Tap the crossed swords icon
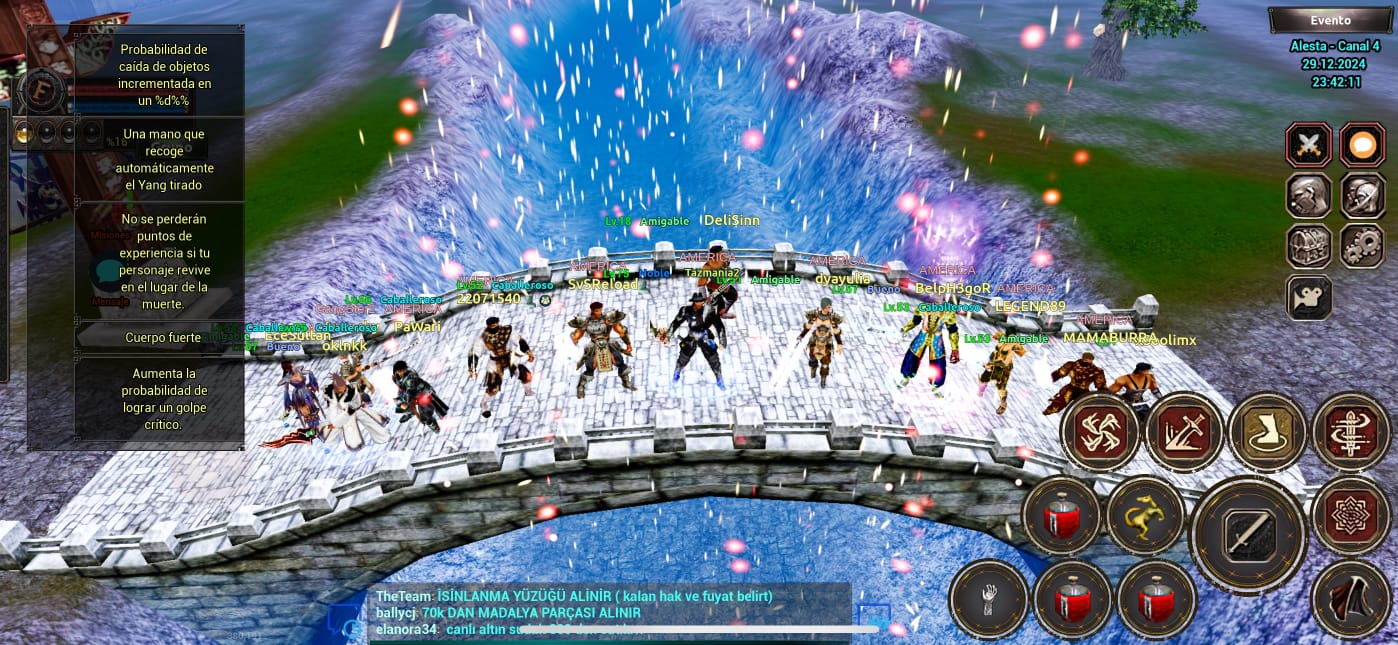The height and width of the screenshot is (645, 1398). click(1308, 146)
